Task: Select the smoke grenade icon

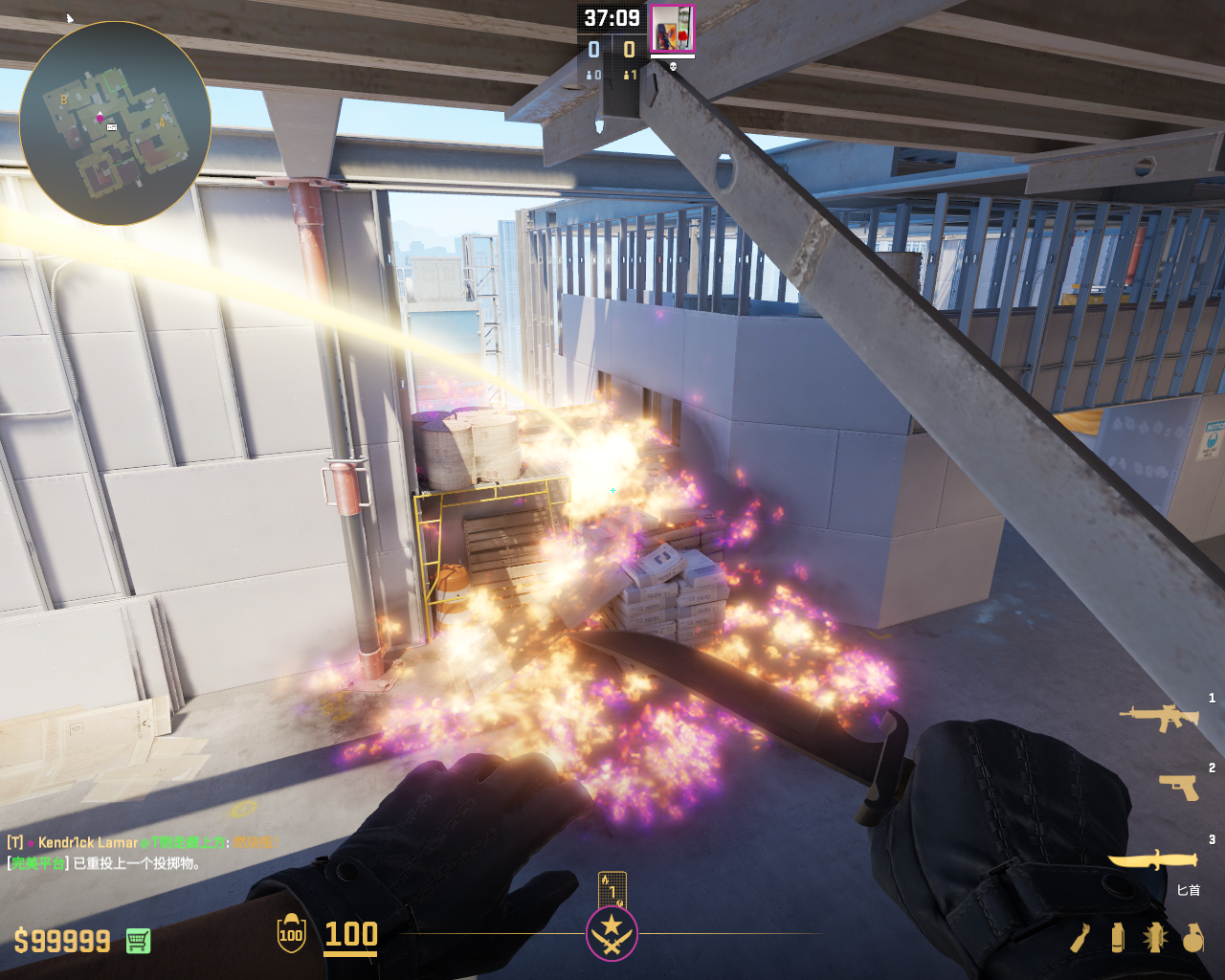Action: pos(1118,938)
